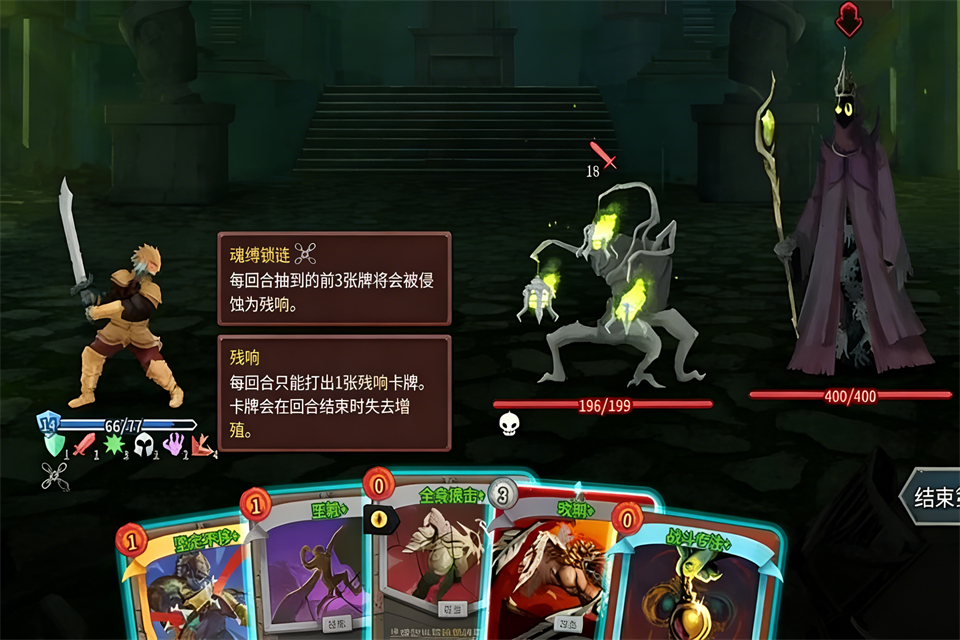
Task: Inspect the 18-damage sword intent icon
Action: (602, 155)
